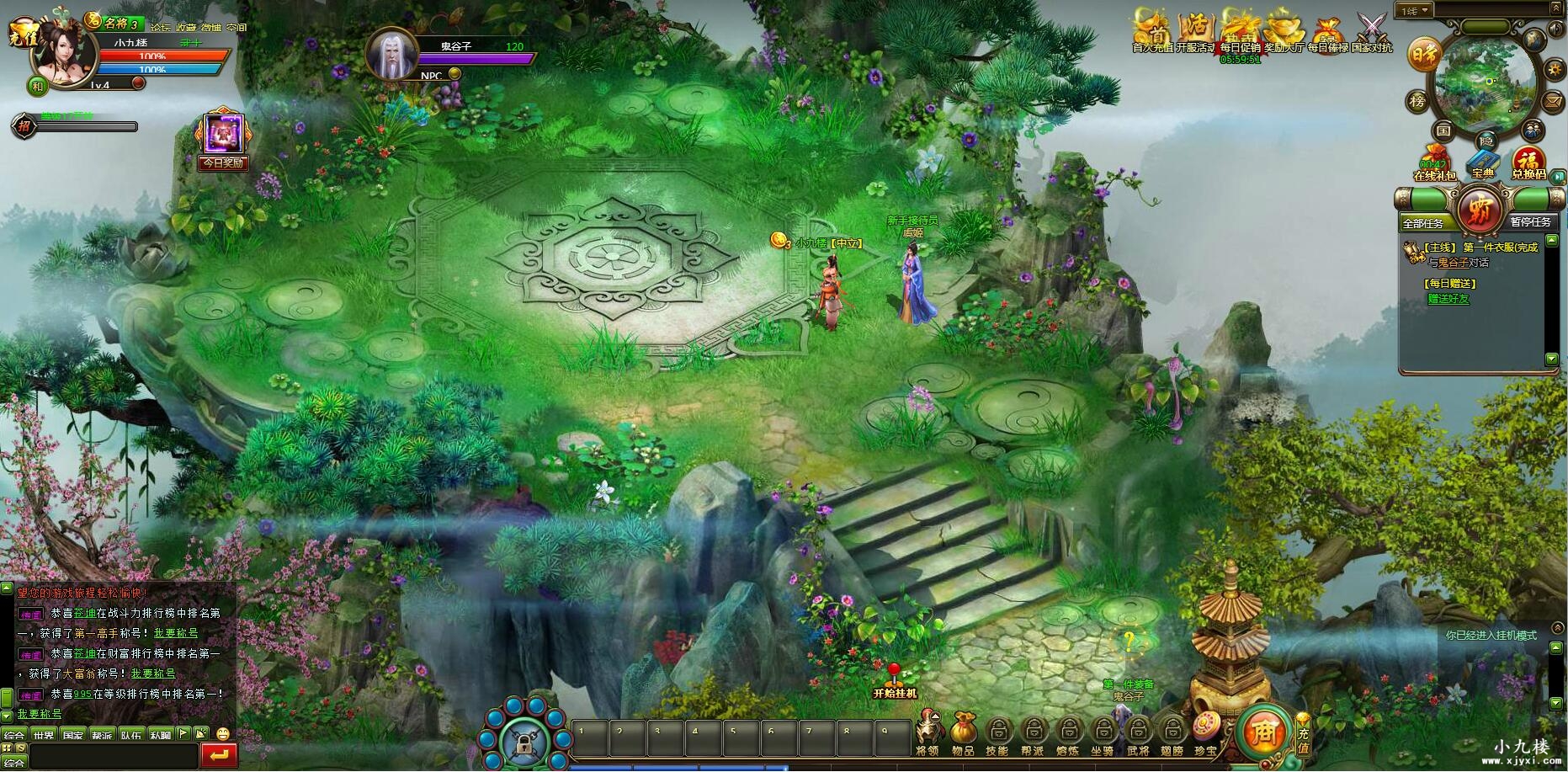The width and height of the screenshot is (1568, 772).
Task: Open the 今日奖励 daily reward icon
Action: point(223,139)
